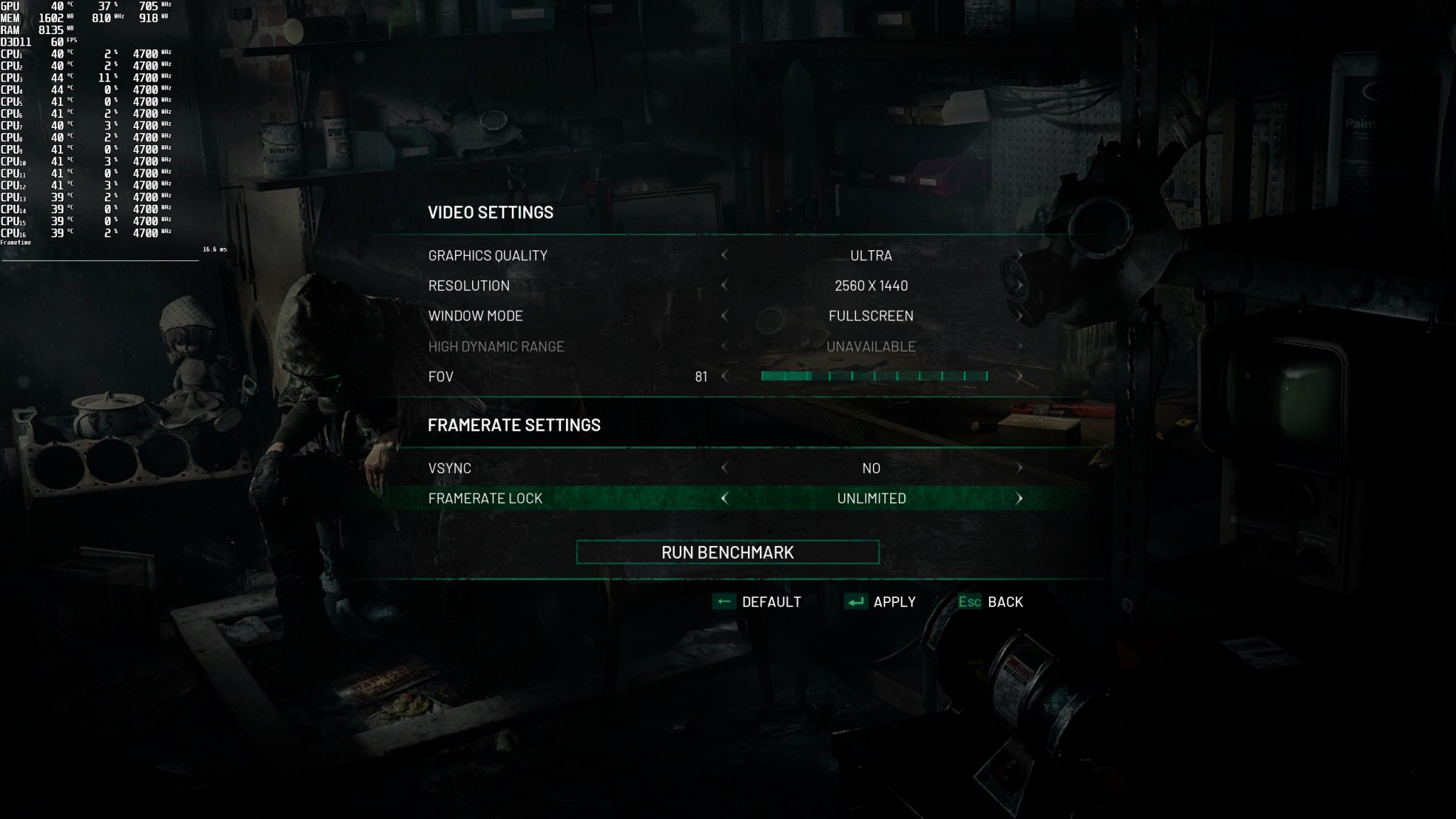Image resolution: width=1456 pixels, height=819 pixels.
Task: Click DEFAULT to reset settings
Action: 770,601
